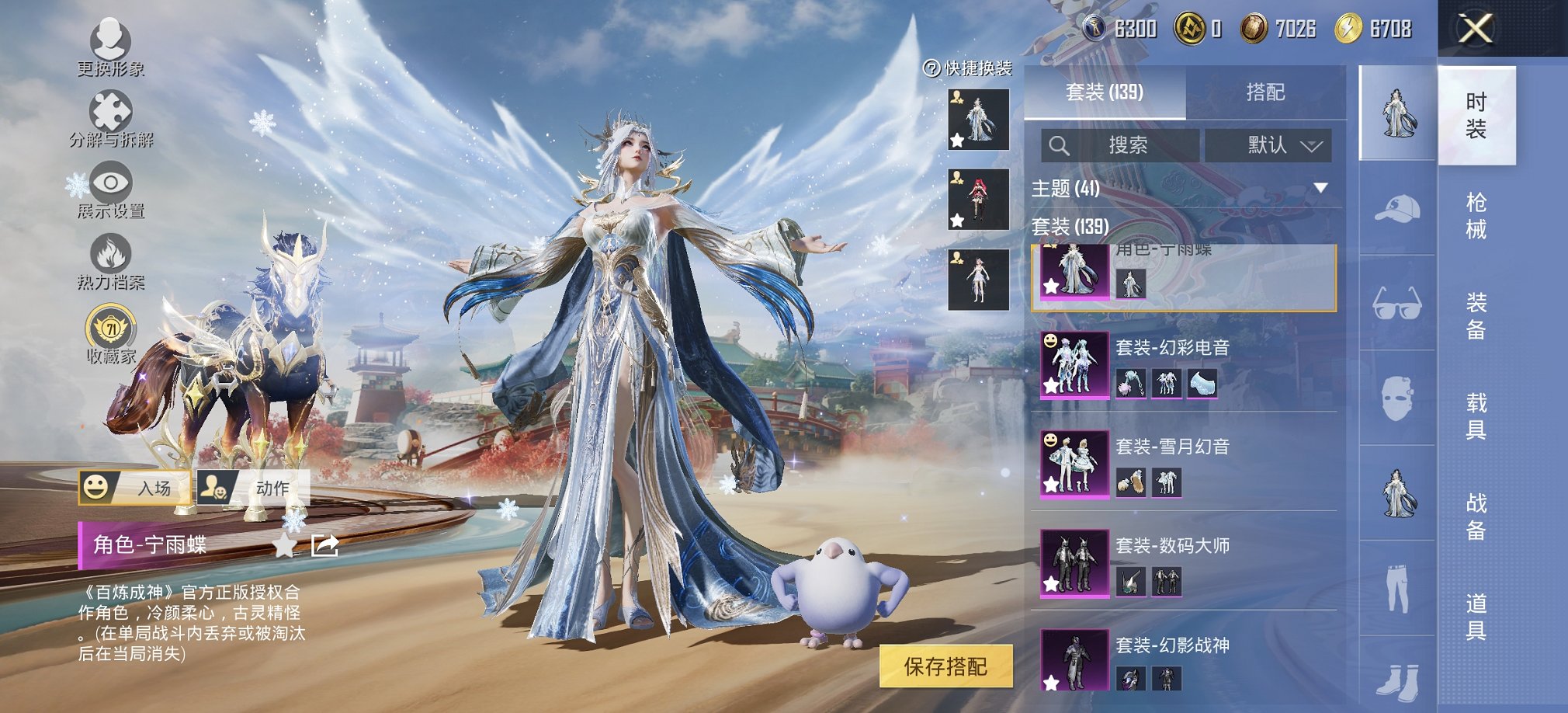1568x713 pixels.
Task: Open the 快捷换装 help question mark
Action: point(931,69)
